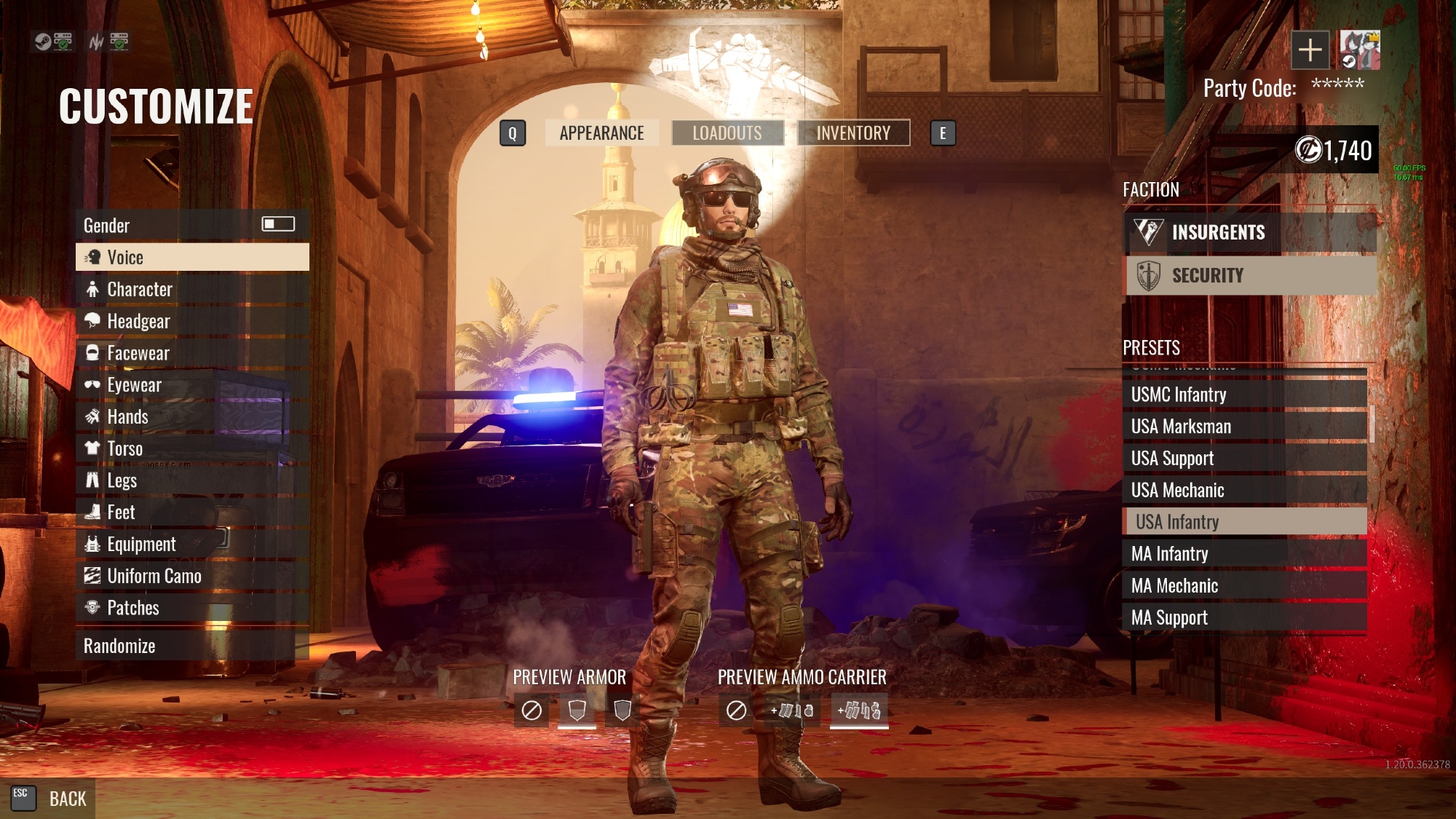Select the Security faction

click(x=1251, y=275)
